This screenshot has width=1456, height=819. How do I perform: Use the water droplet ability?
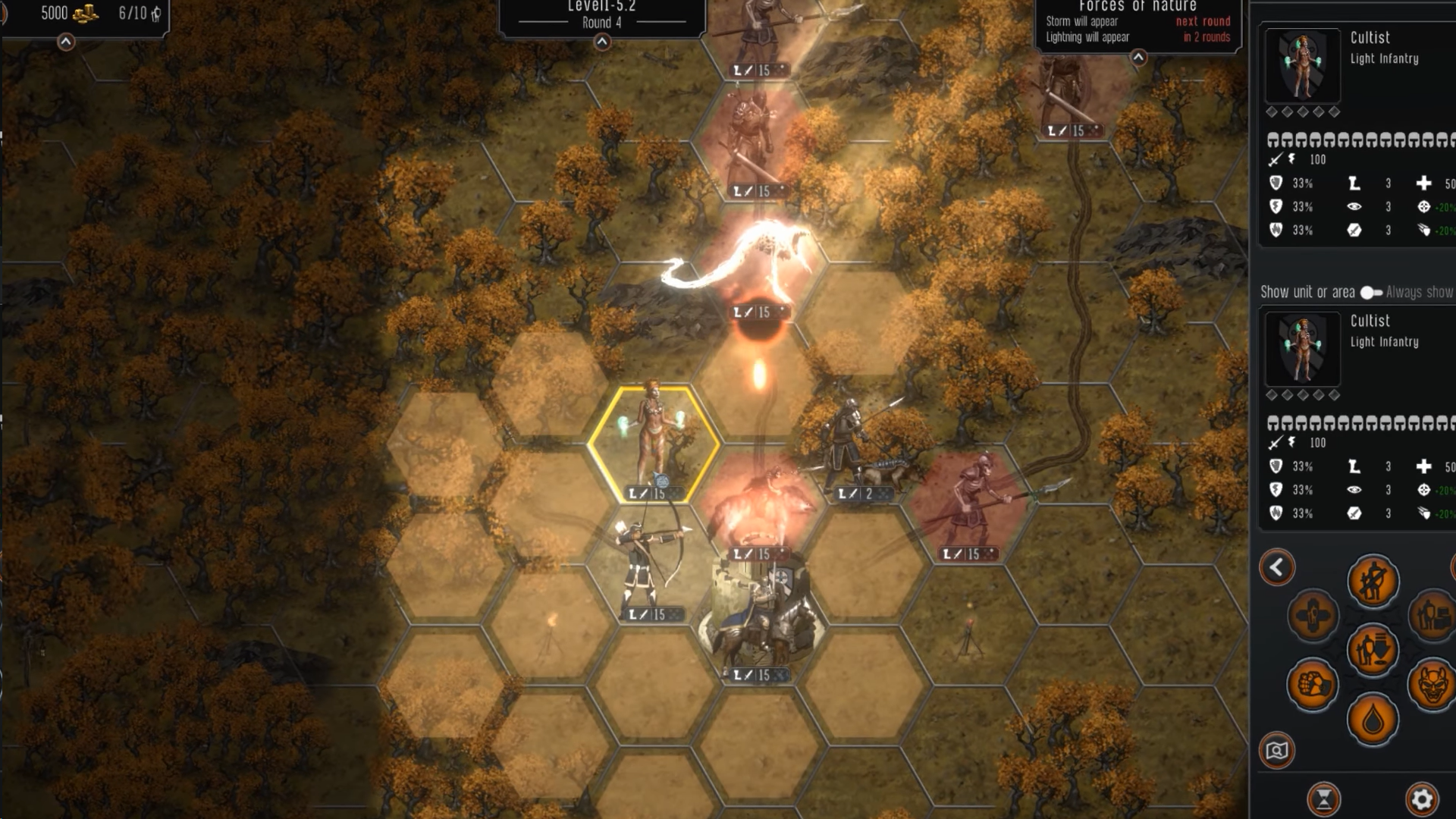1373,720
